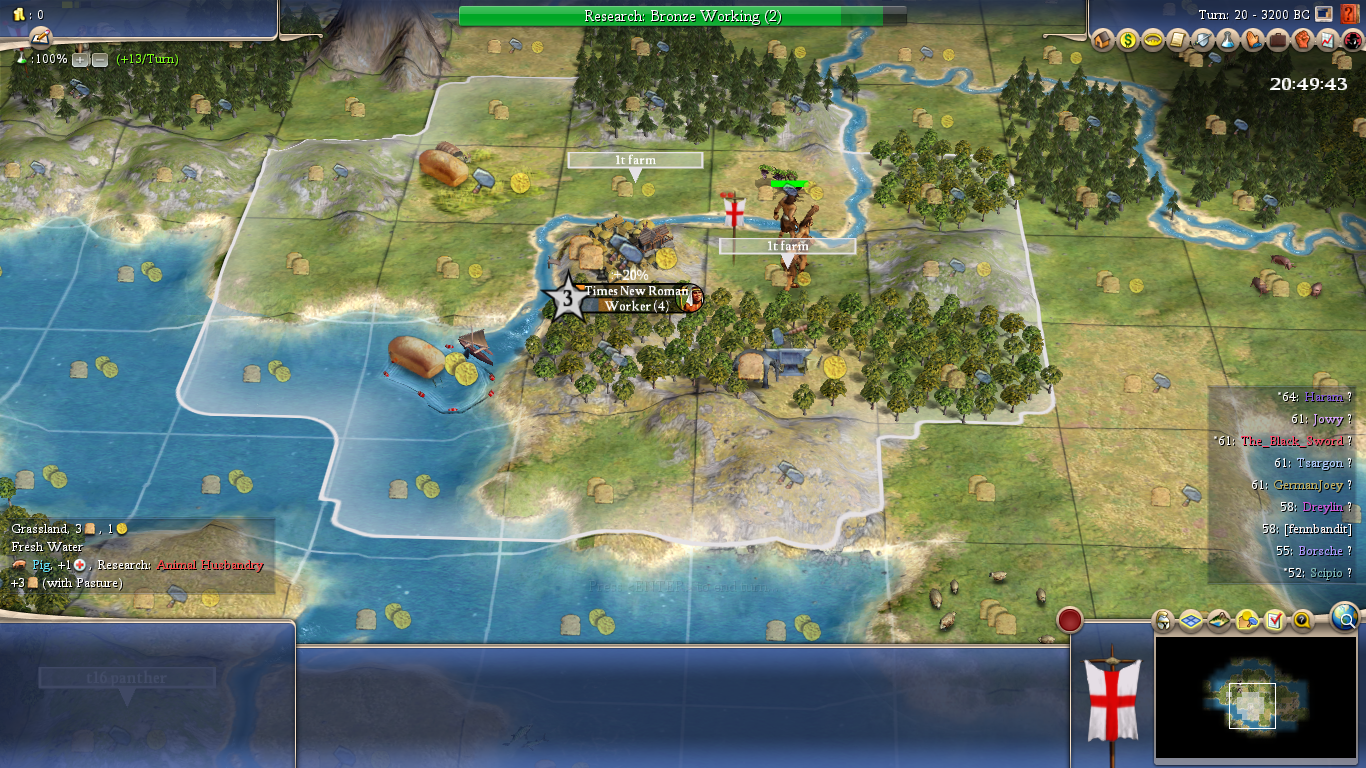
Task: Open the Domestic Advisor house icon
Action: coord(1103,40)
